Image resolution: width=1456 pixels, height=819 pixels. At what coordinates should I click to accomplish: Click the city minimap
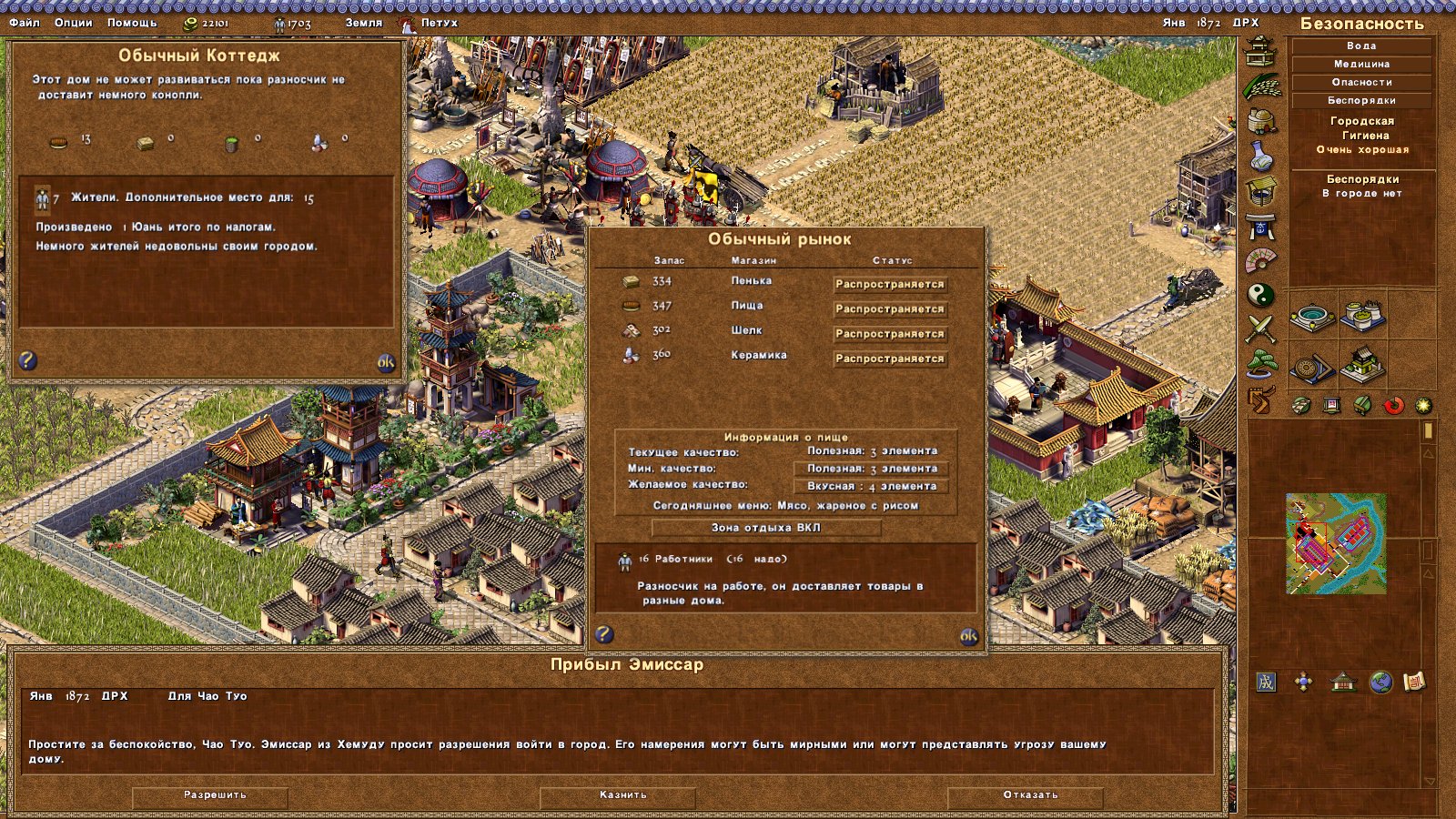[x=1336, y=543]
